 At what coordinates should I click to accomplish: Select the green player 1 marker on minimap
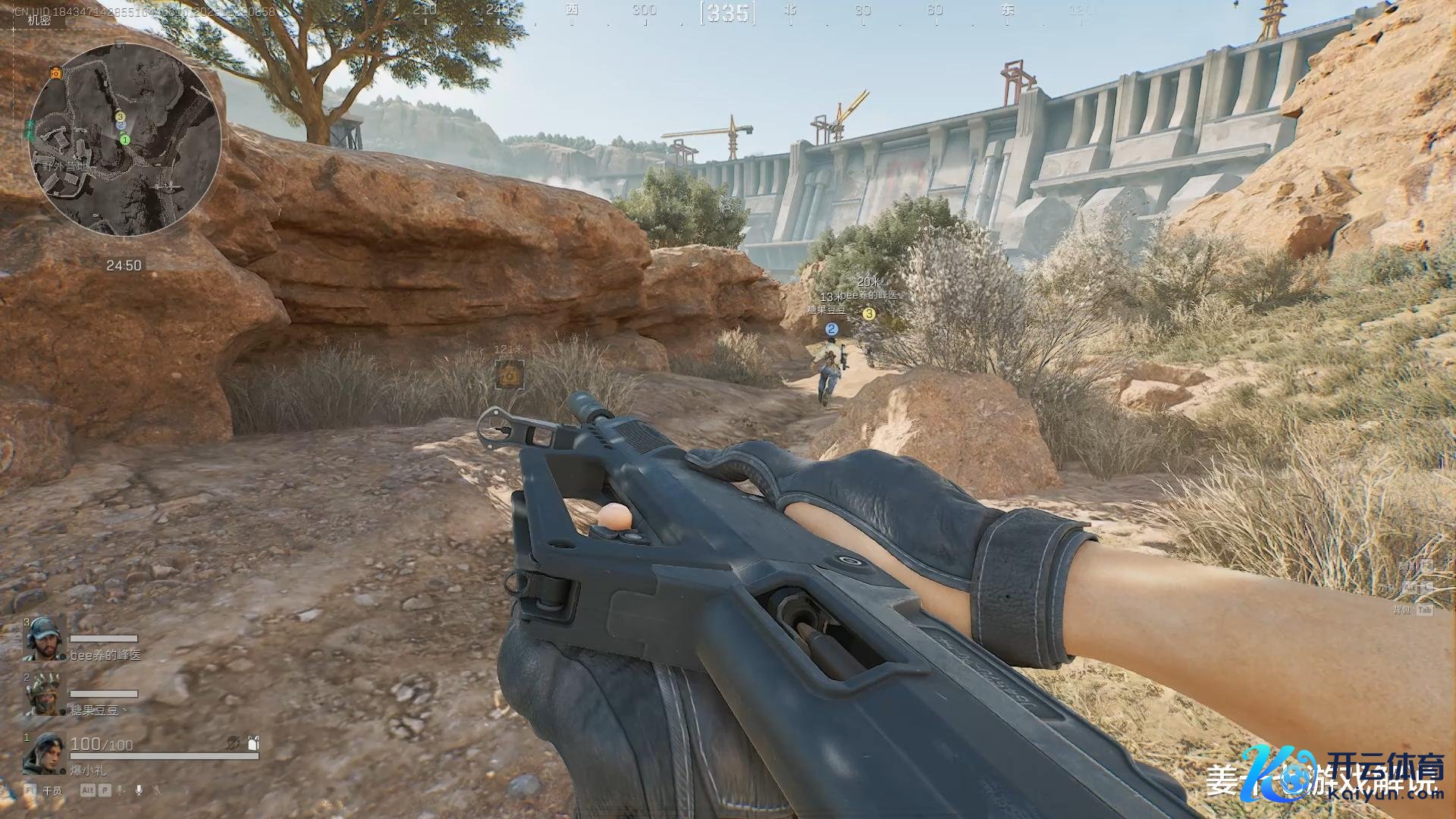(125, 140)
